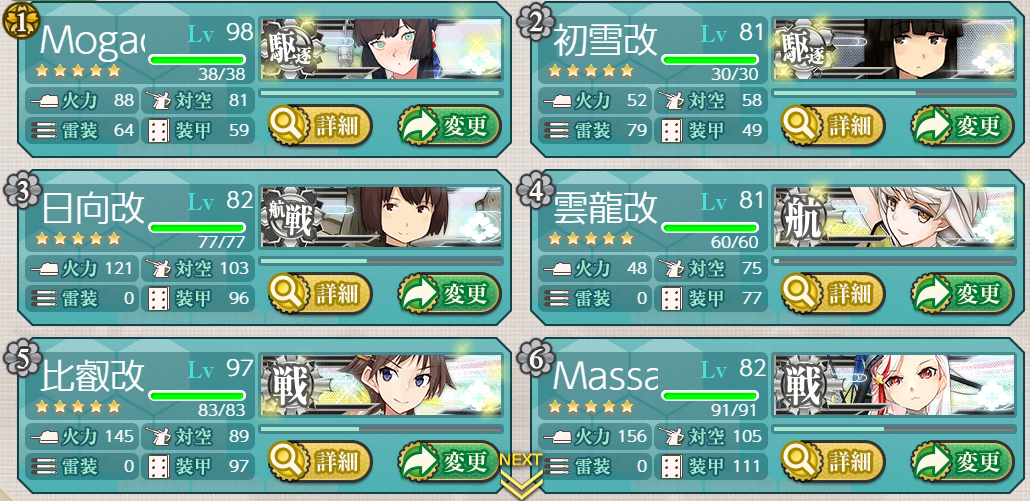Choose the Massachusetts ship portrait banner
1030x501 pixels.
coord(893,385)
